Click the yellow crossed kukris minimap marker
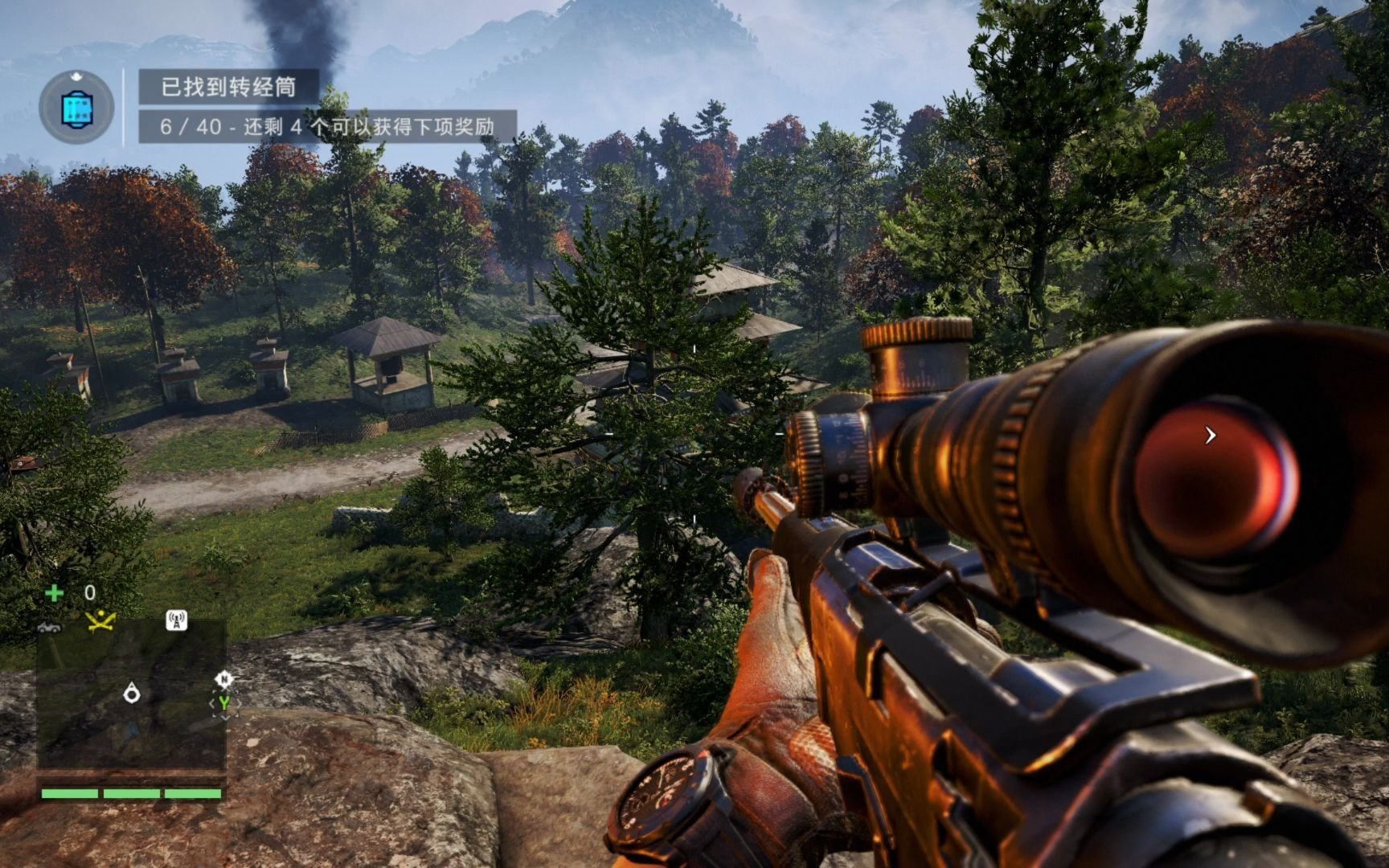1389x868 pixels. (101, 620)
